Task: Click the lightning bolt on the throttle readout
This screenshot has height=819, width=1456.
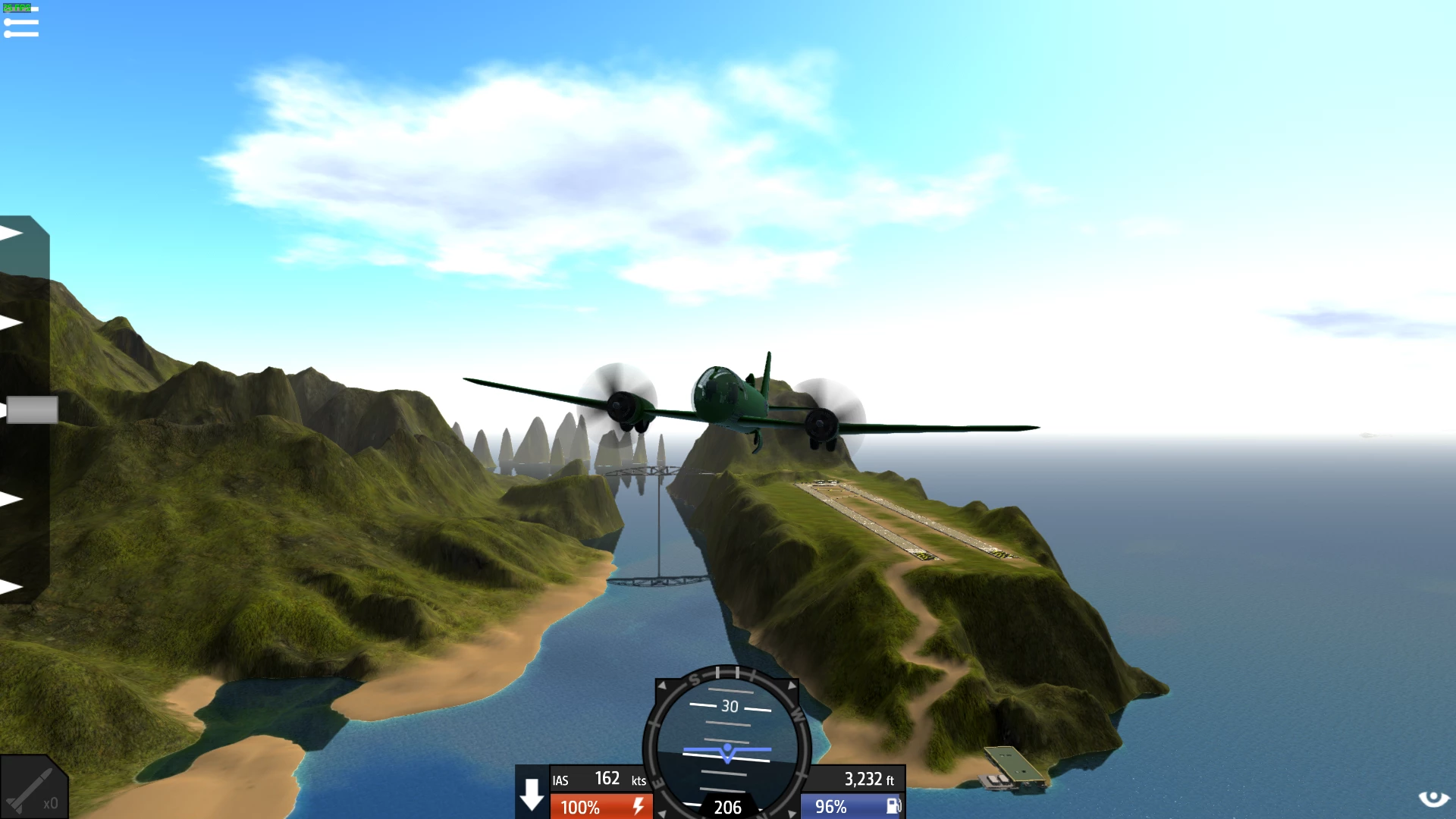Action: click(x=639, y=807)
